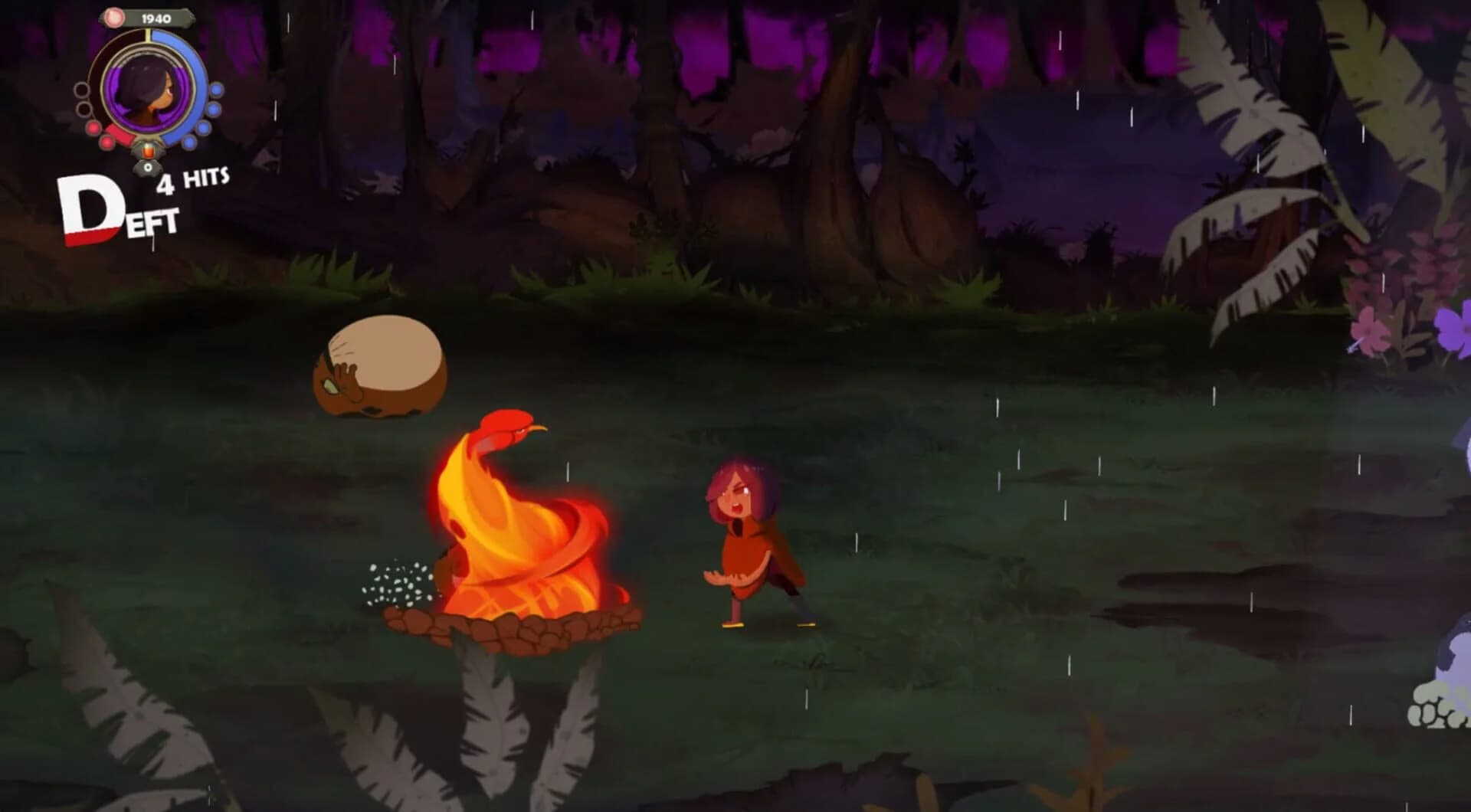Click the small gray gem under the lantern
1471x812 pixels.
coord(148,166)
